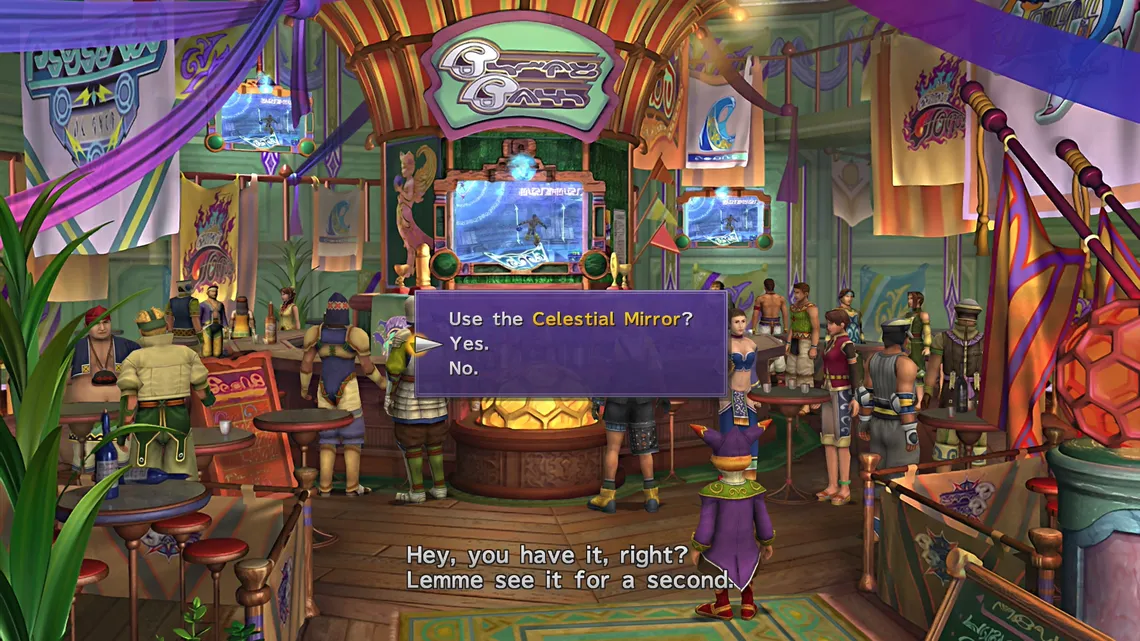Viewport: 1140px width, 641px height.
Task: Select No in the Celestial Mirror prompt
Action: (464, 367)
